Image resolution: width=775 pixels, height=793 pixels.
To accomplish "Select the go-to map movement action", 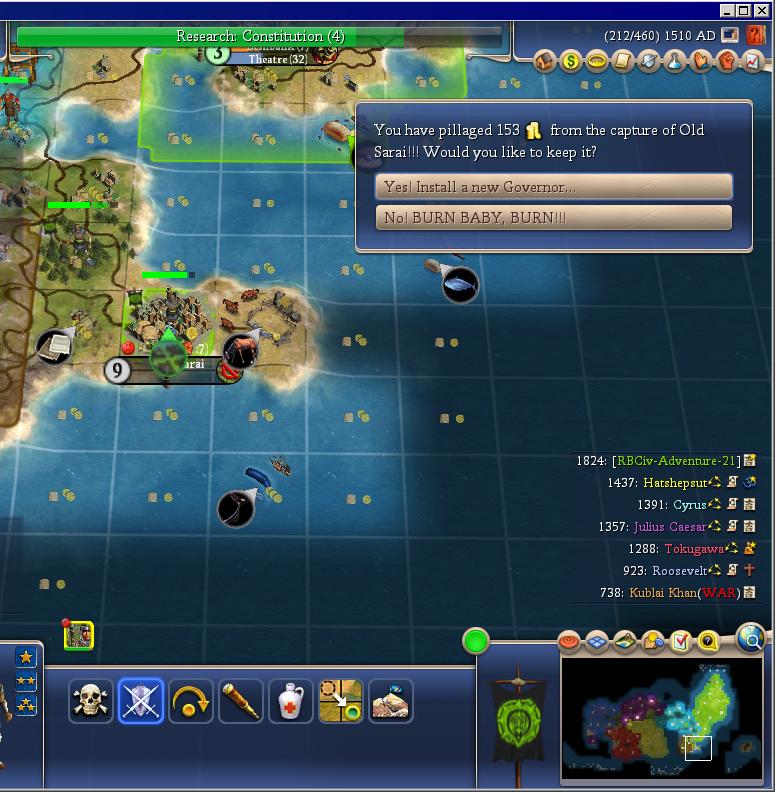I will tap(341, 702).
